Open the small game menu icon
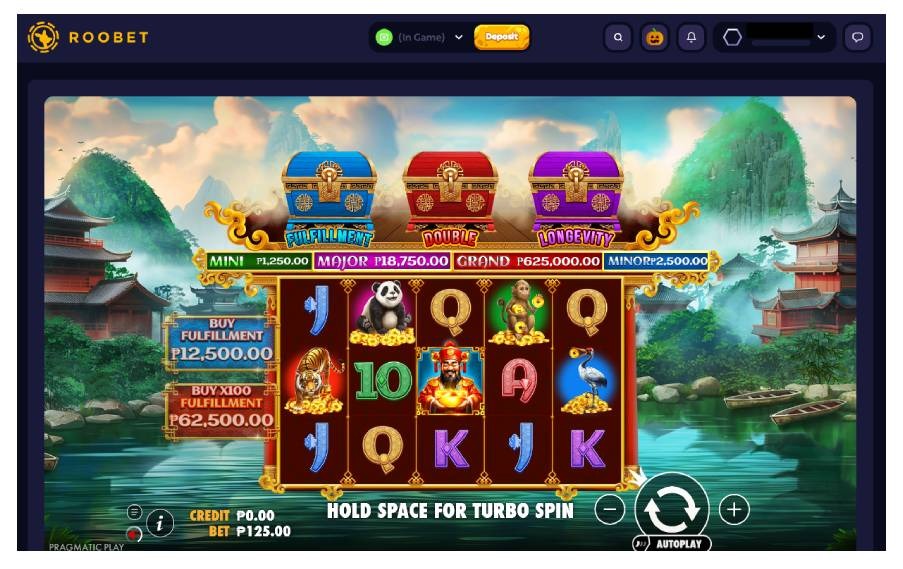This screenshot has height=569, width=903. click(135, 512)
